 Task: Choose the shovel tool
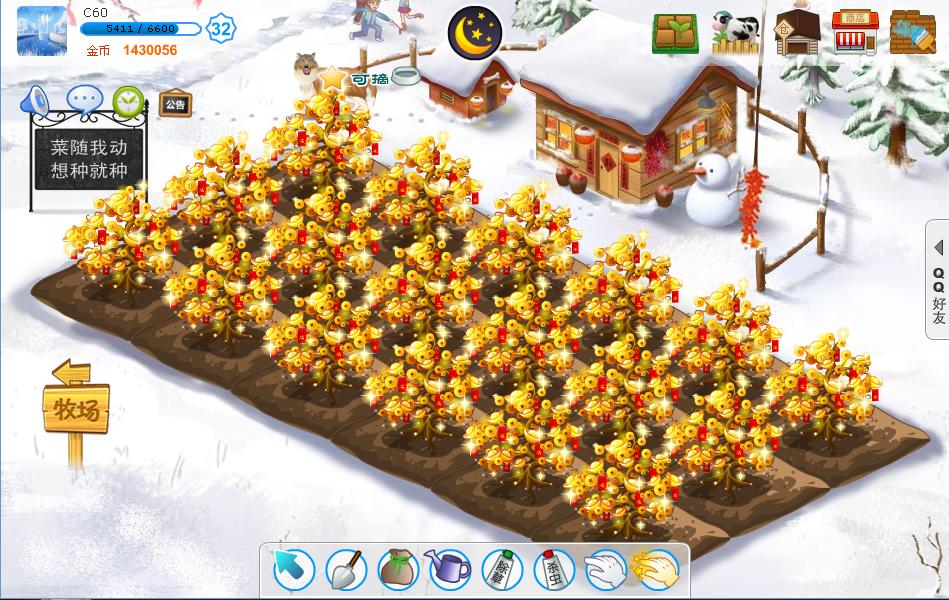[346, 570]
